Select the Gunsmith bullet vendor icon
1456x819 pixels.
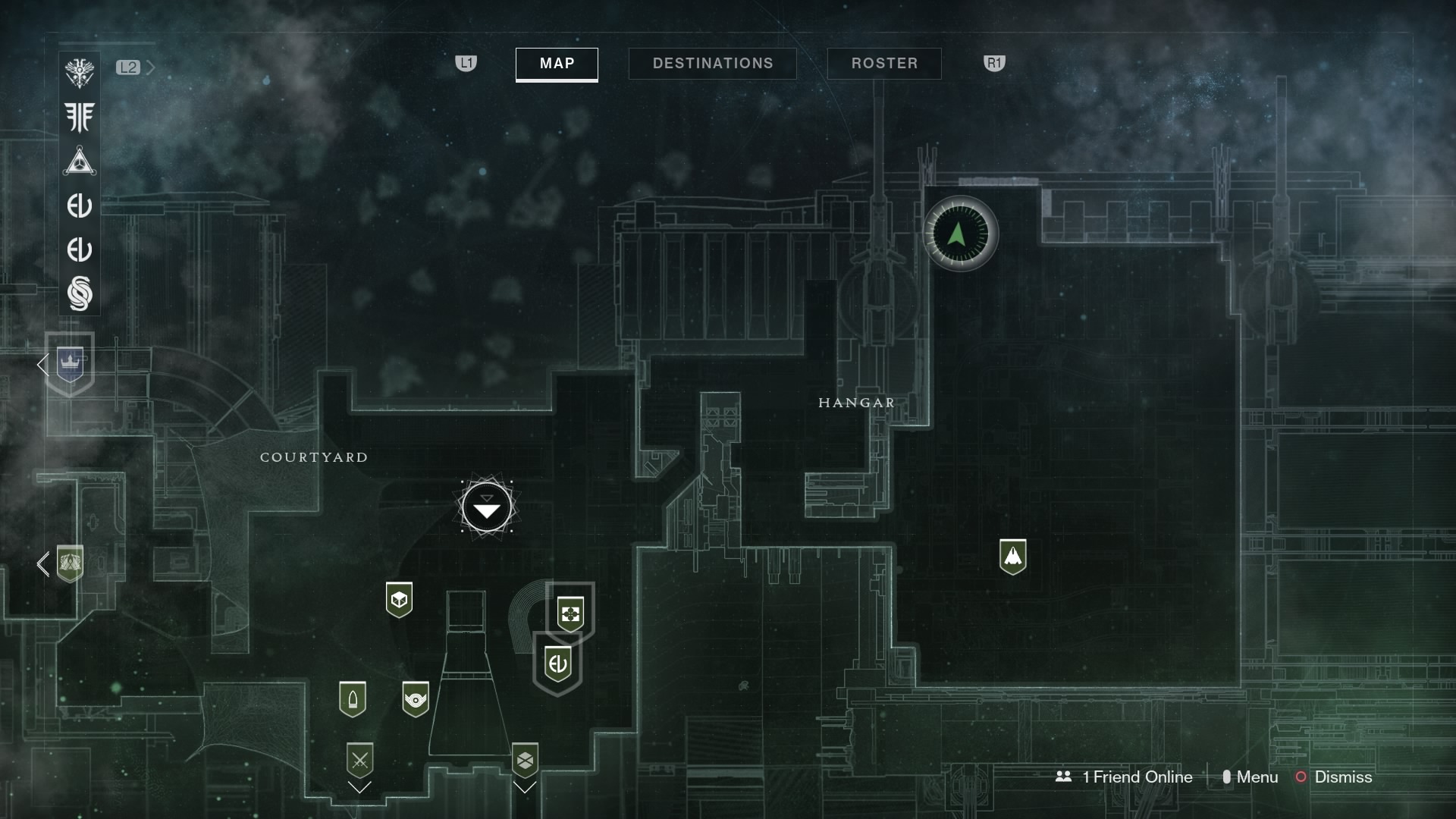[354, 698]
